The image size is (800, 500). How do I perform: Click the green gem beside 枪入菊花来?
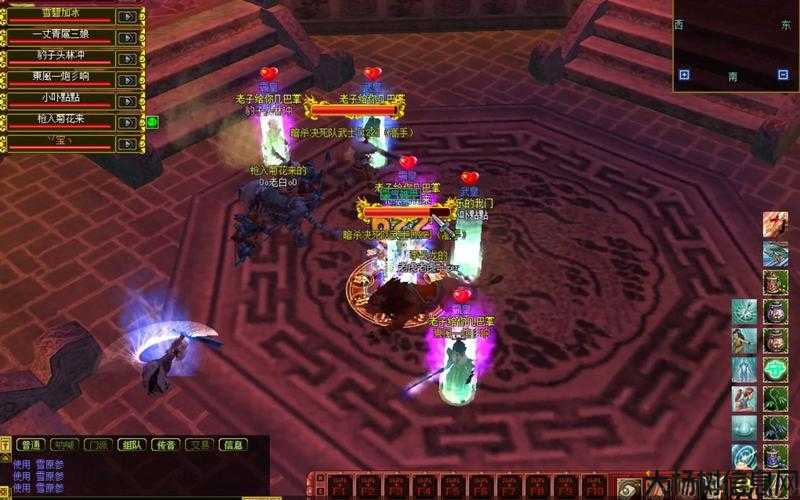[x=153, y=122]
